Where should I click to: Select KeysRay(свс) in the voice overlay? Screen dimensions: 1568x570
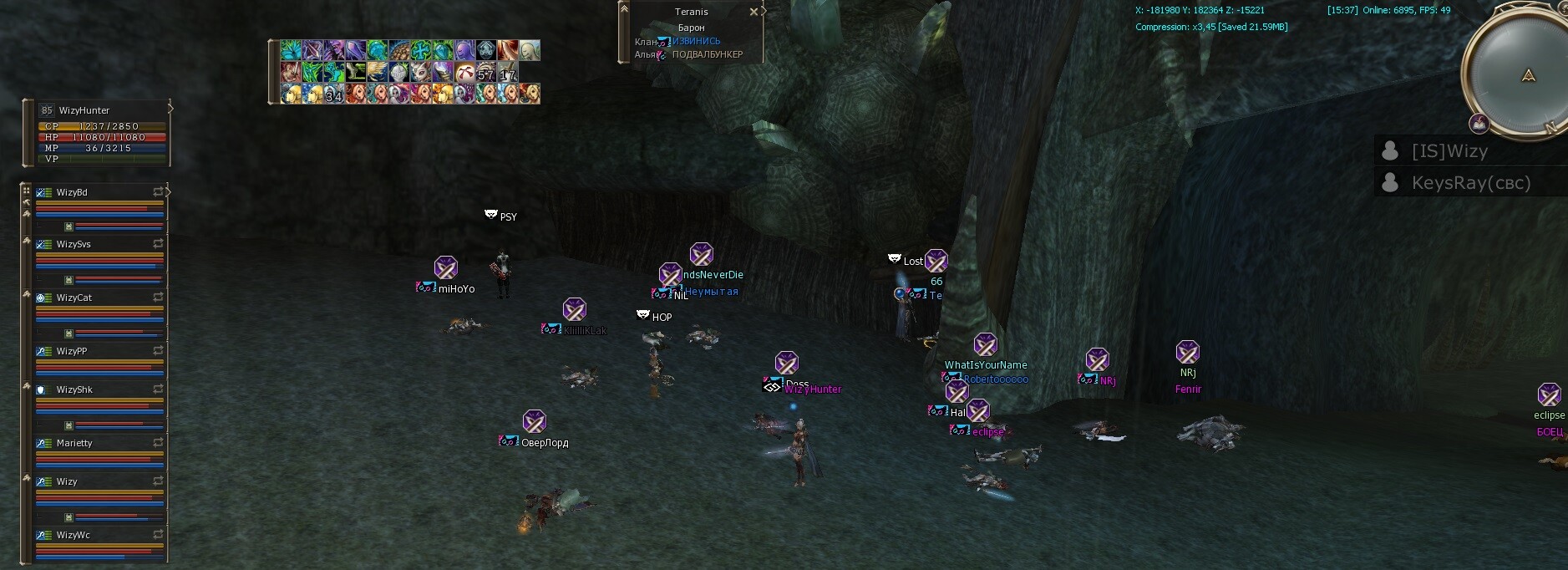coord(1470,183)
